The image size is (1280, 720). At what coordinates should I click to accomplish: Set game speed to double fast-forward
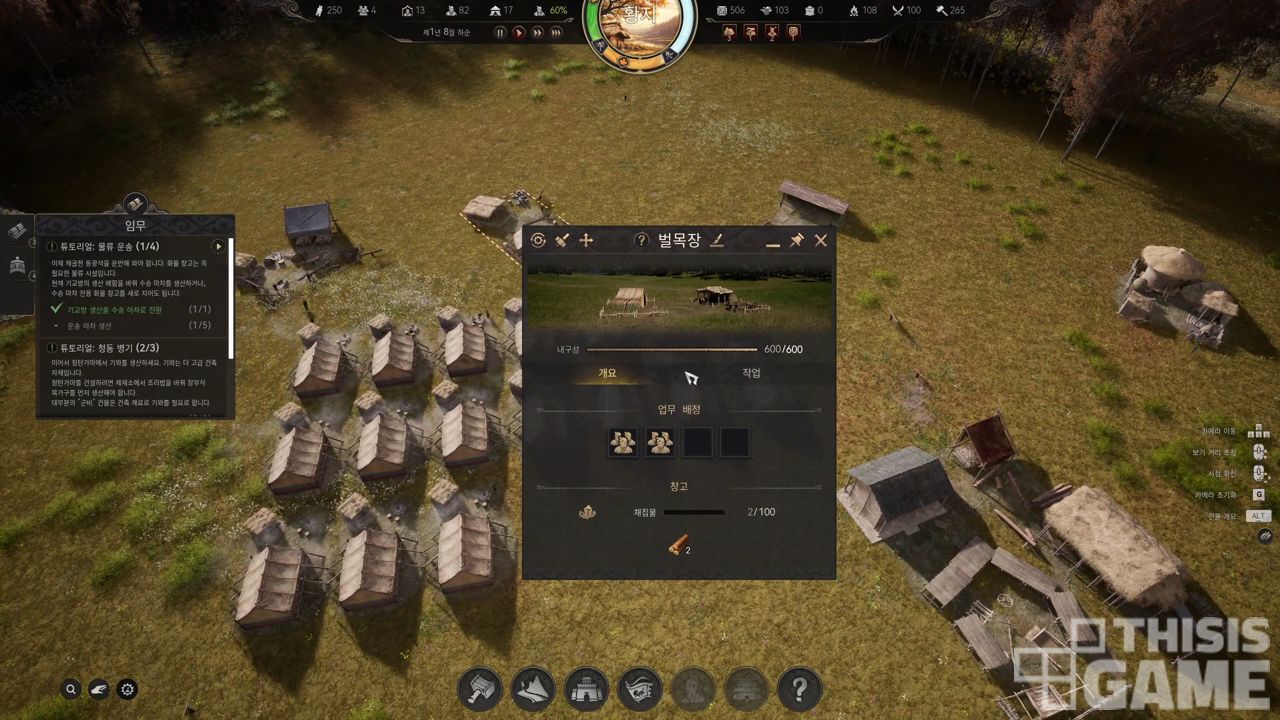tap(538, 33)
